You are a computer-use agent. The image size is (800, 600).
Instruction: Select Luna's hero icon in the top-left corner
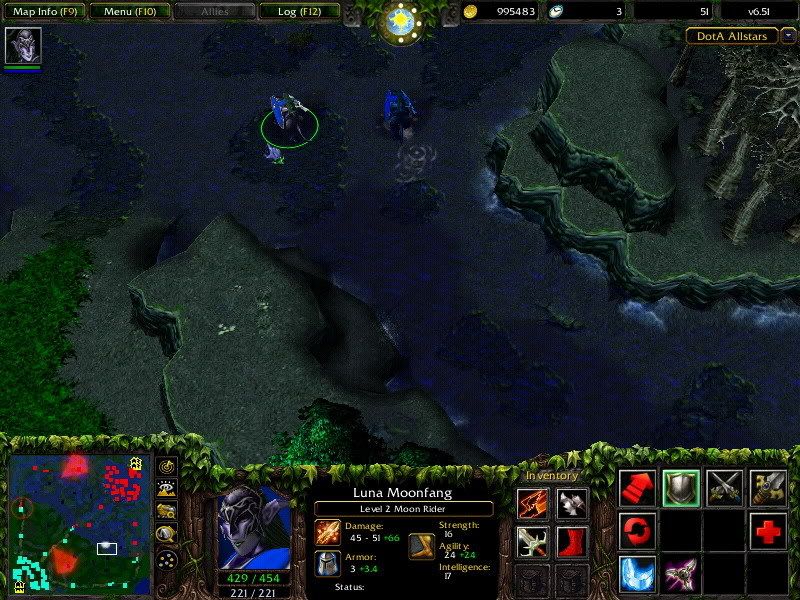coord(22,46)
